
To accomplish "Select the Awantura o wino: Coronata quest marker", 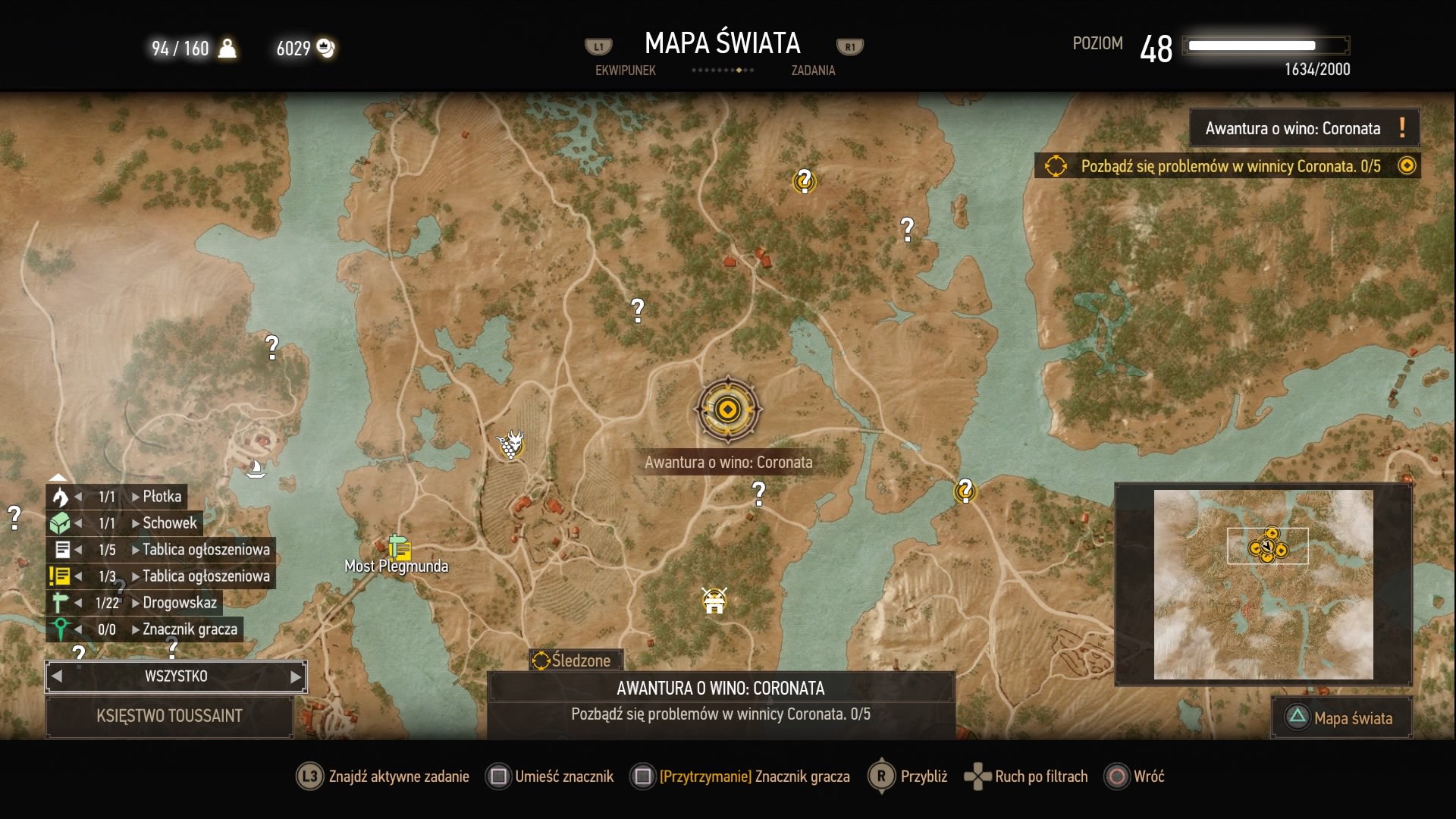I will pyautogui.click(x=727, y=410).
